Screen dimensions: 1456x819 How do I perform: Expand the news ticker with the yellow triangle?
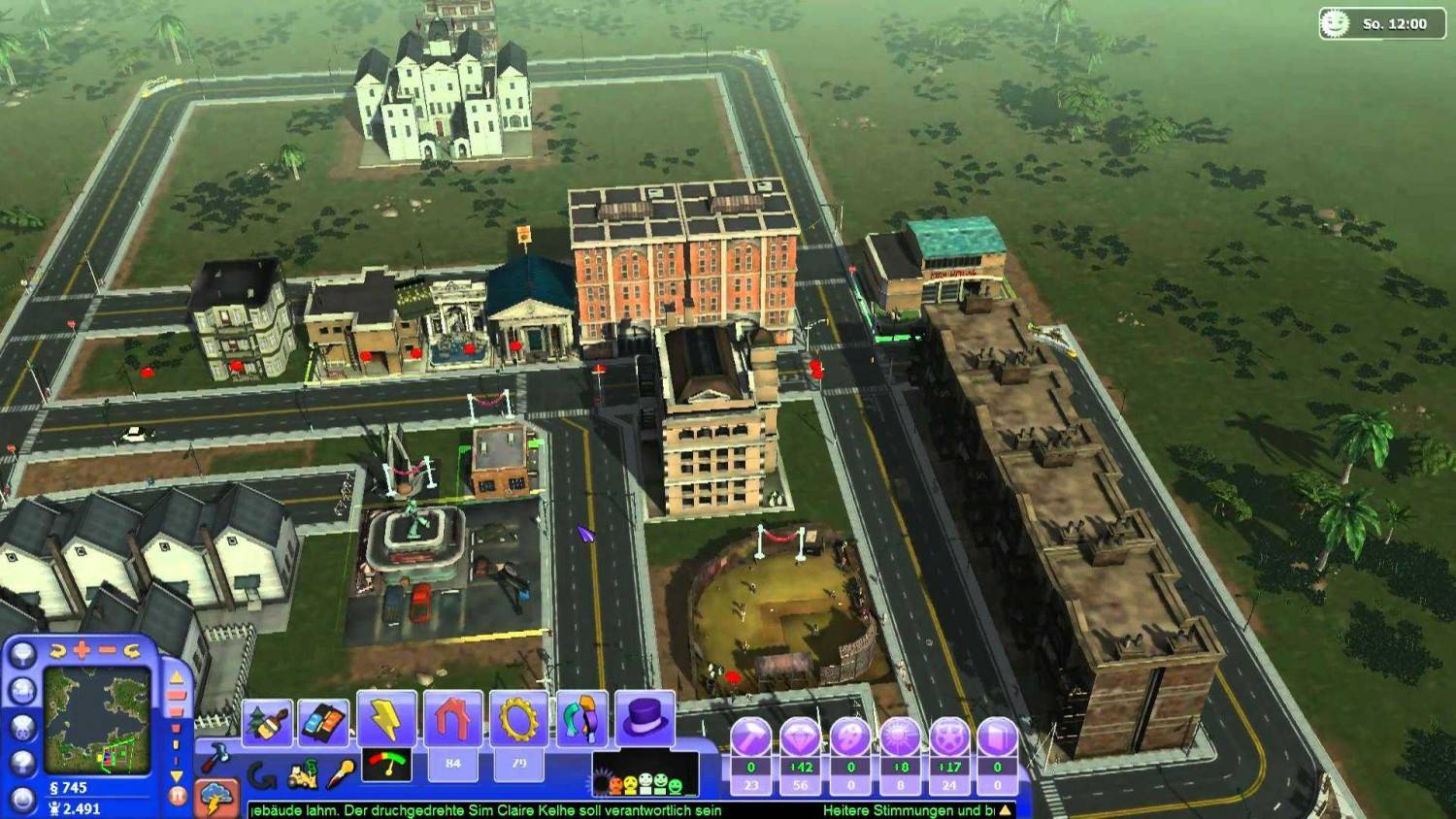1006,810
